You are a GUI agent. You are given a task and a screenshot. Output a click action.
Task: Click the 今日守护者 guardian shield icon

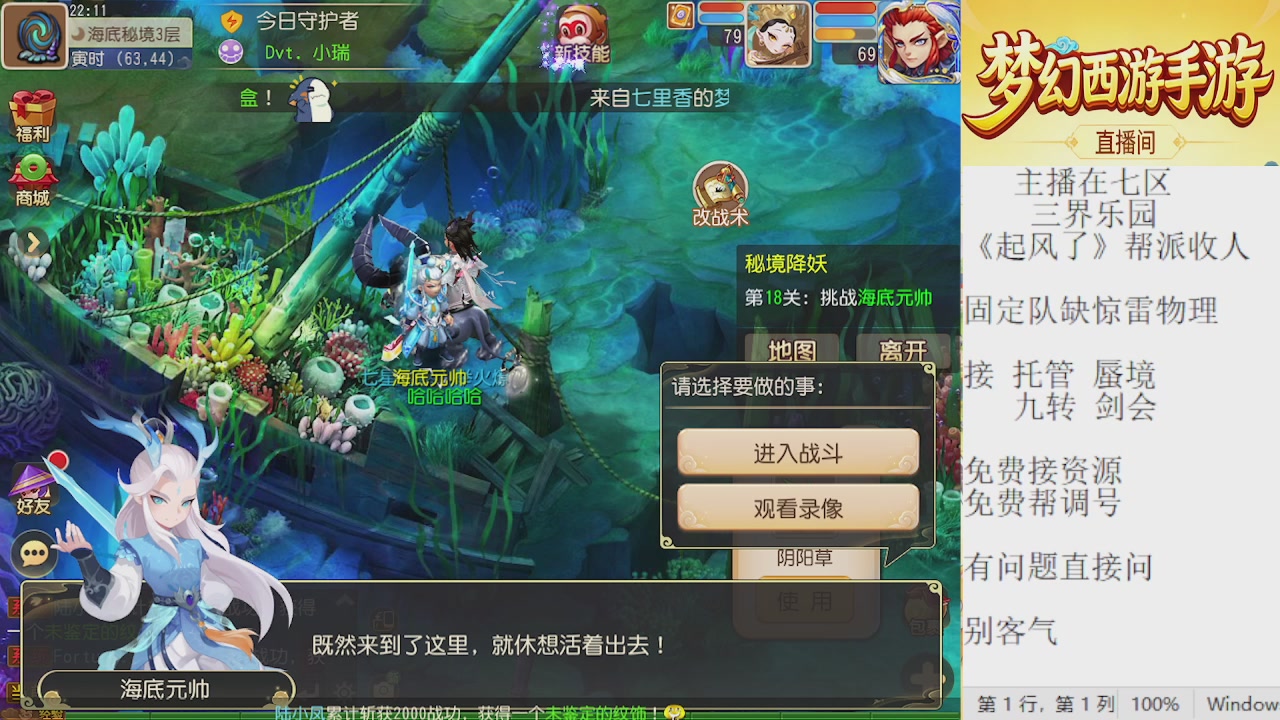point(230,22)
